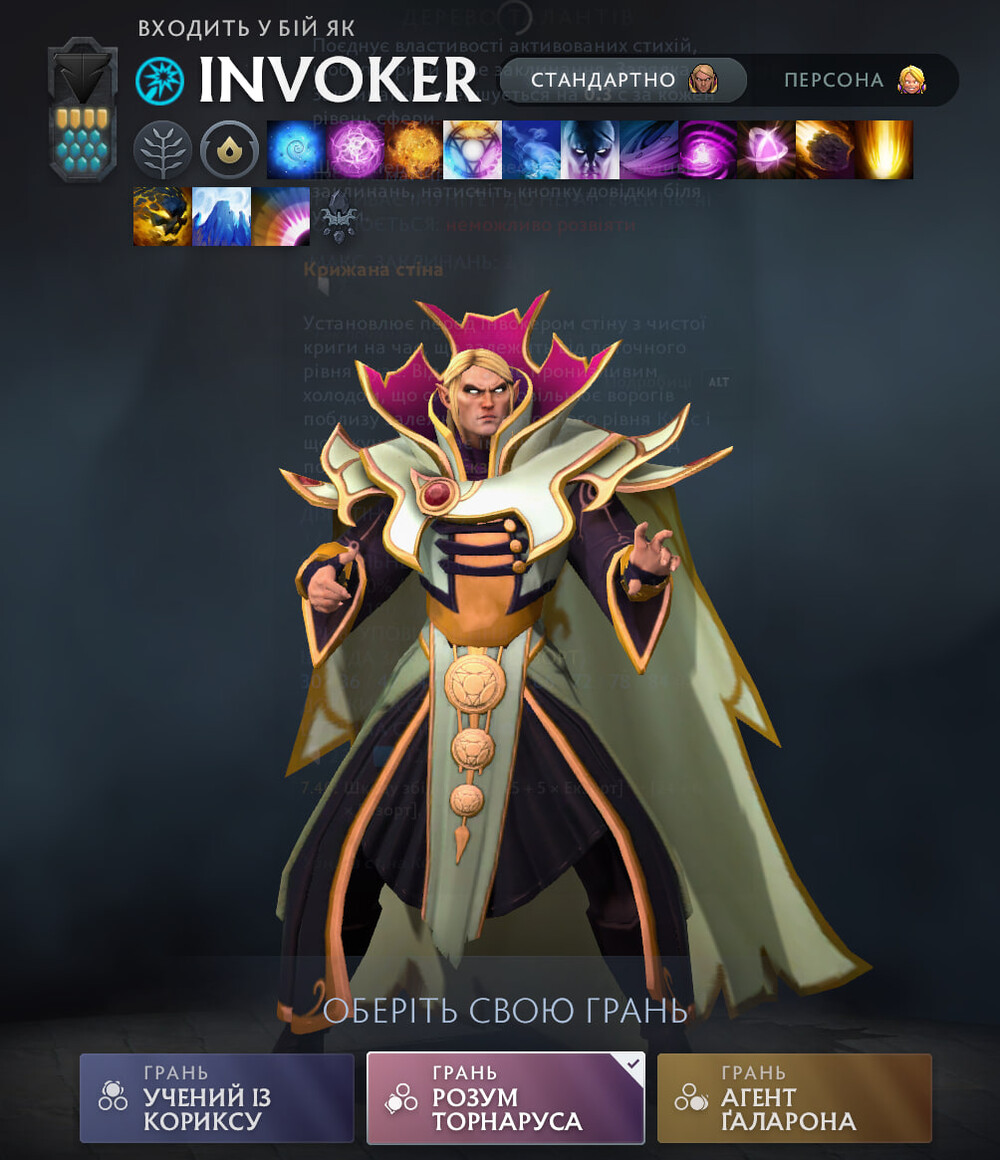1000x1160 pixels.
Task: View the Forge Spirit ability icon
Action: 162,217
